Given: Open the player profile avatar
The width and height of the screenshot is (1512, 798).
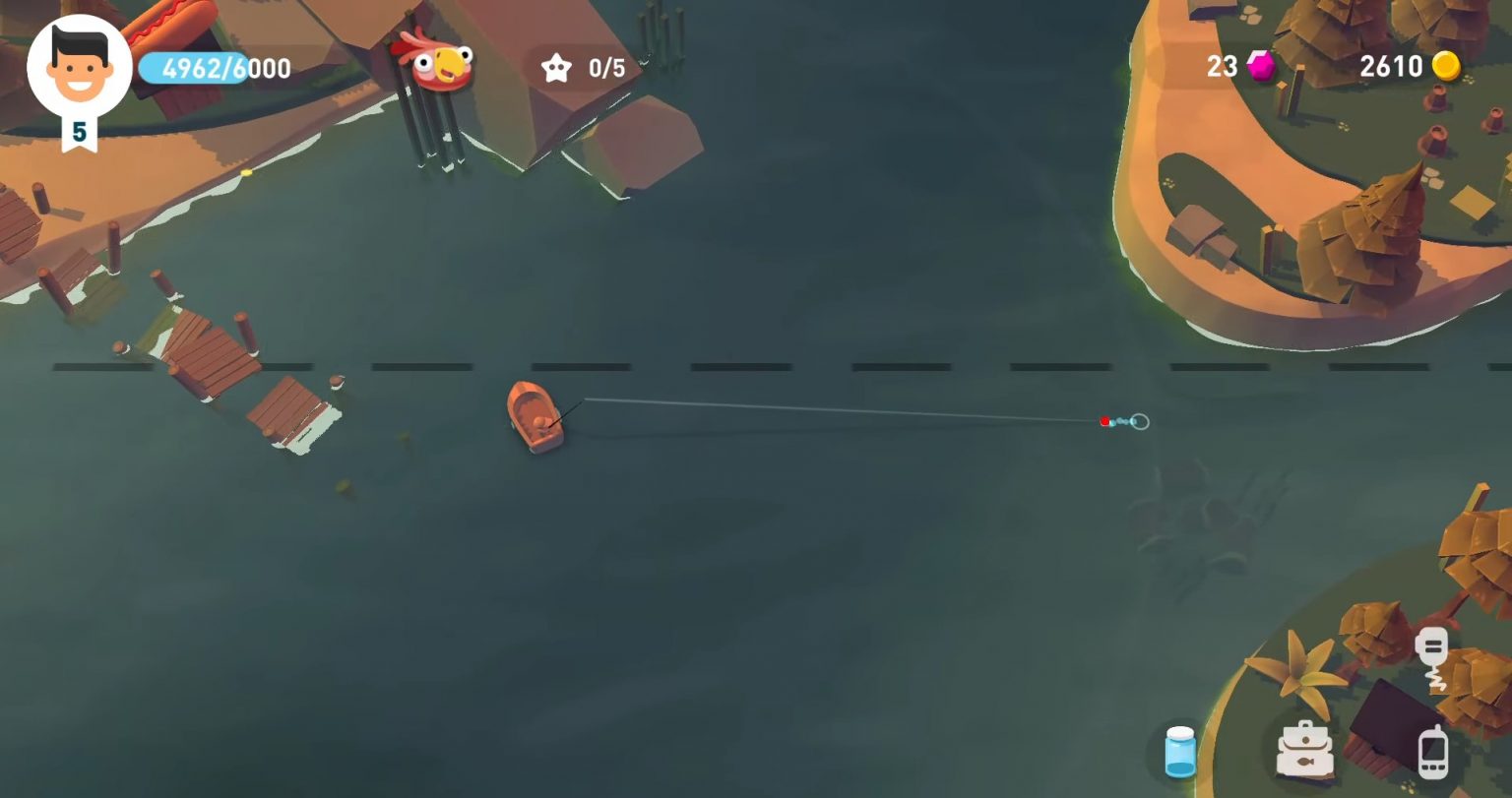Looking at the screenshot, I should (79, 67).
